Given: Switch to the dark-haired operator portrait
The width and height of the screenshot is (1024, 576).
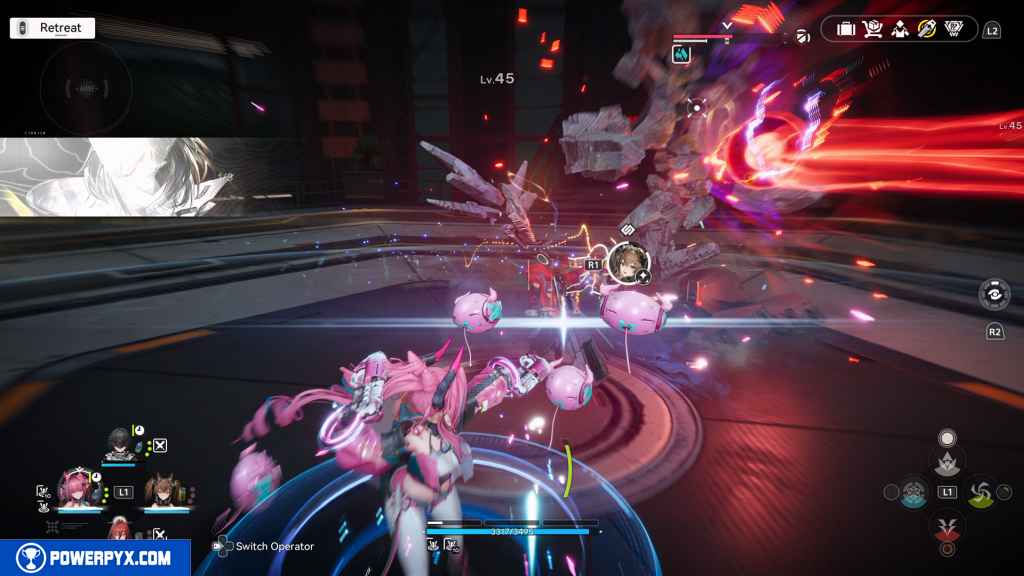Looking at the screenshot, I should (x=118, y=444).
